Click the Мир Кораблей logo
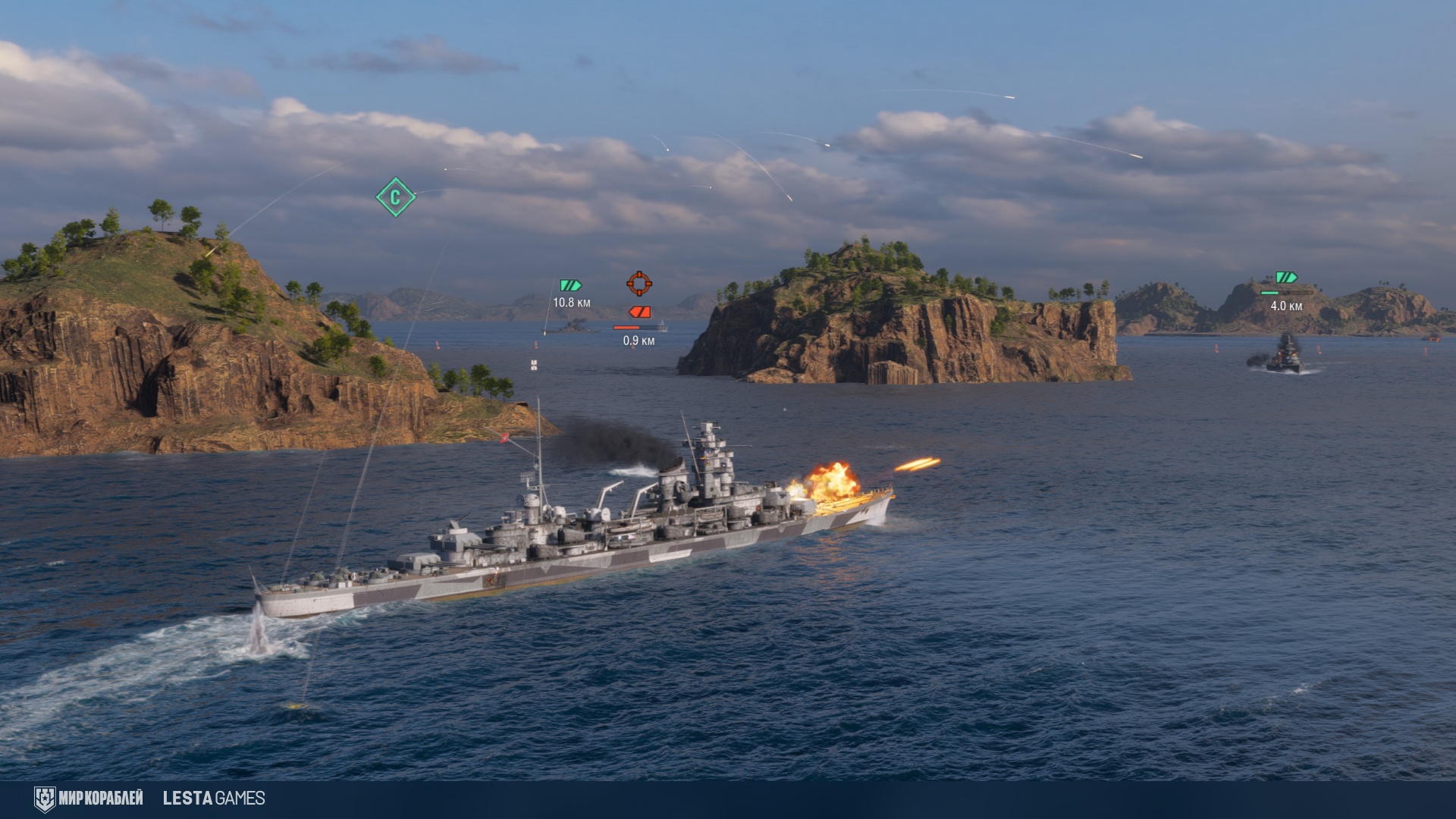The height and width of the screenshot is (819, 1456). (89, 799)
